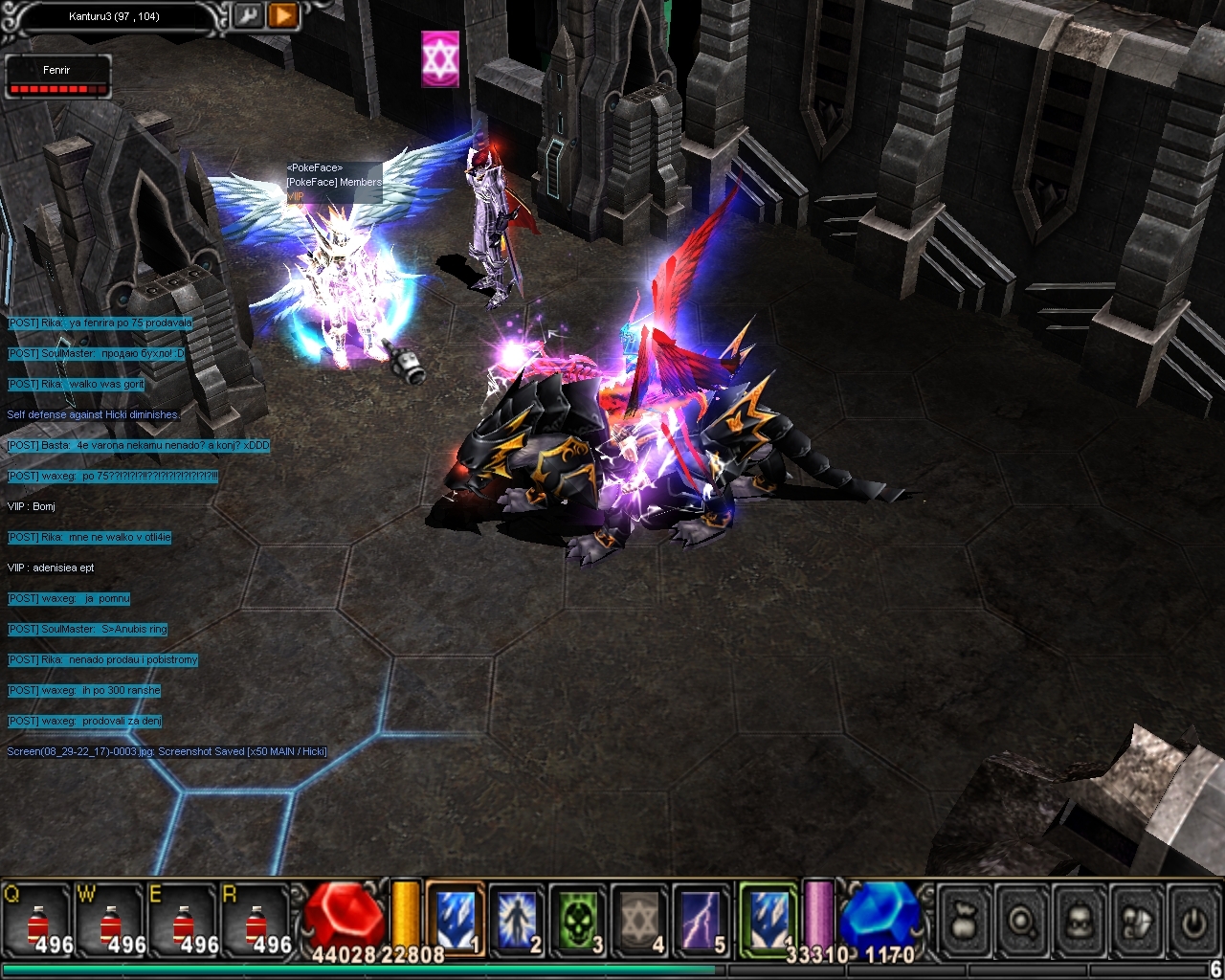Use the potion in slot E

tap(184, 921)
